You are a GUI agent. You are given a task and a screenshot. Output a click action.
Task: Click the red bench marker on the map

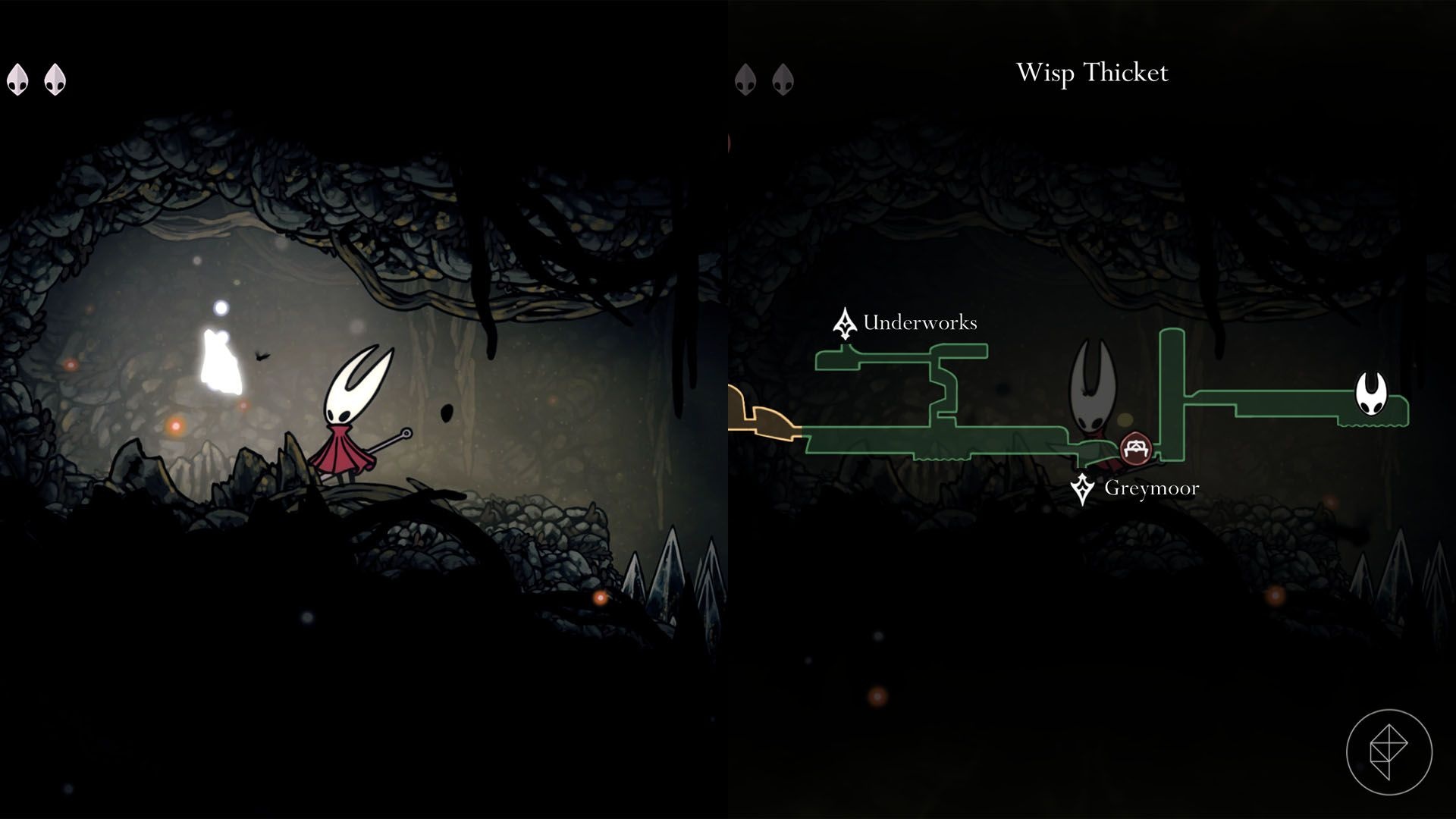[1135, 448]
